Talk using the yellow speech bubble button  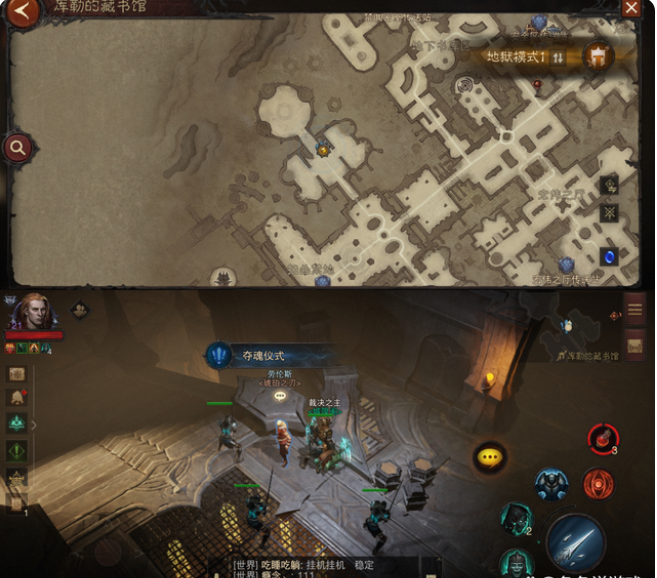pyautogui.click(x=489, y=456)
